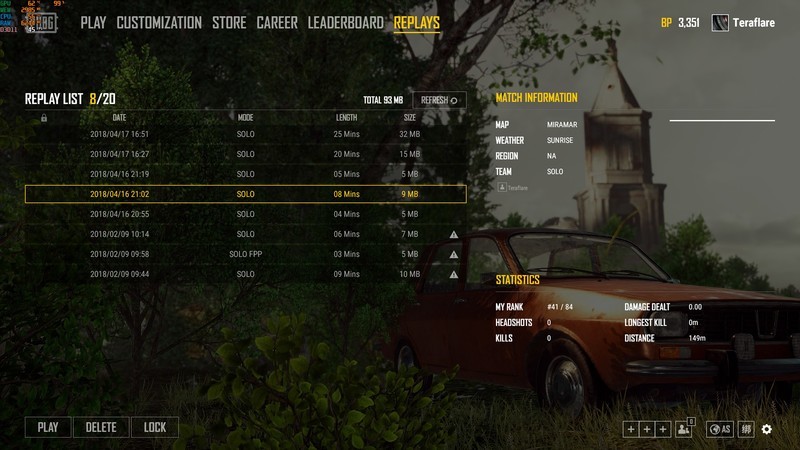Viewport: 800px width, 450px height.
Task: Open the settings gear icon
Action: (x=767, y=429)
